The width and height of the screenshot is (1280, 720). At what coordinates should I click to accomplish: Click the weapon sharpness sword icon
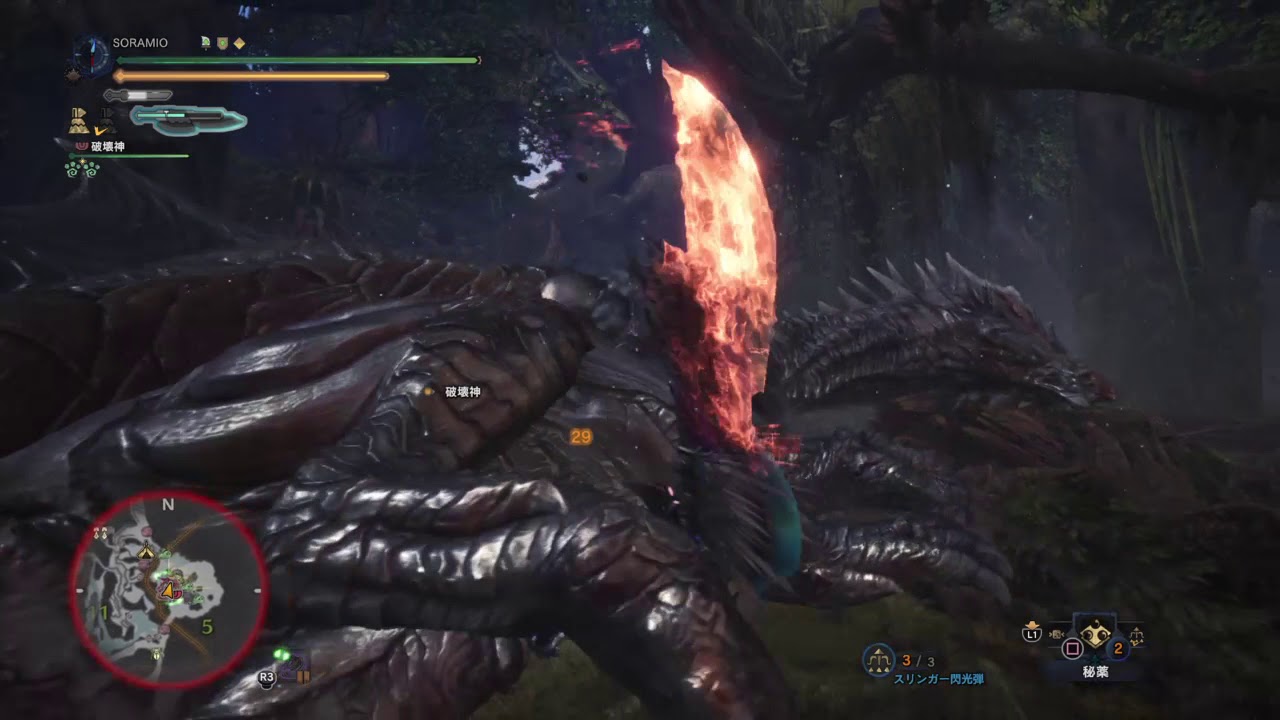coord(137,96)
